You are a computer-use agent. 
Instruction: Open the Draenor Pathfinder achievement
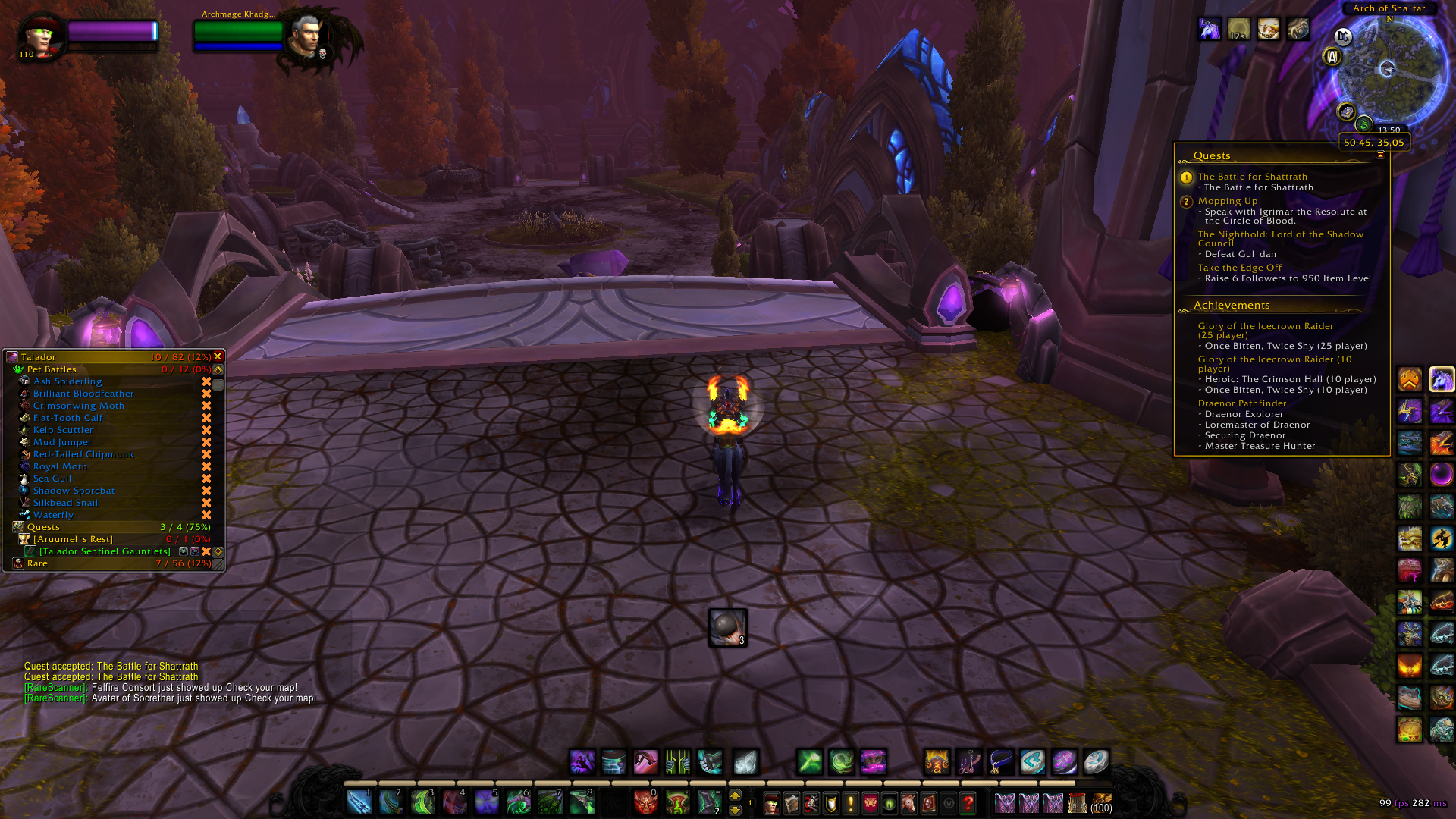tap(1241, 403)
